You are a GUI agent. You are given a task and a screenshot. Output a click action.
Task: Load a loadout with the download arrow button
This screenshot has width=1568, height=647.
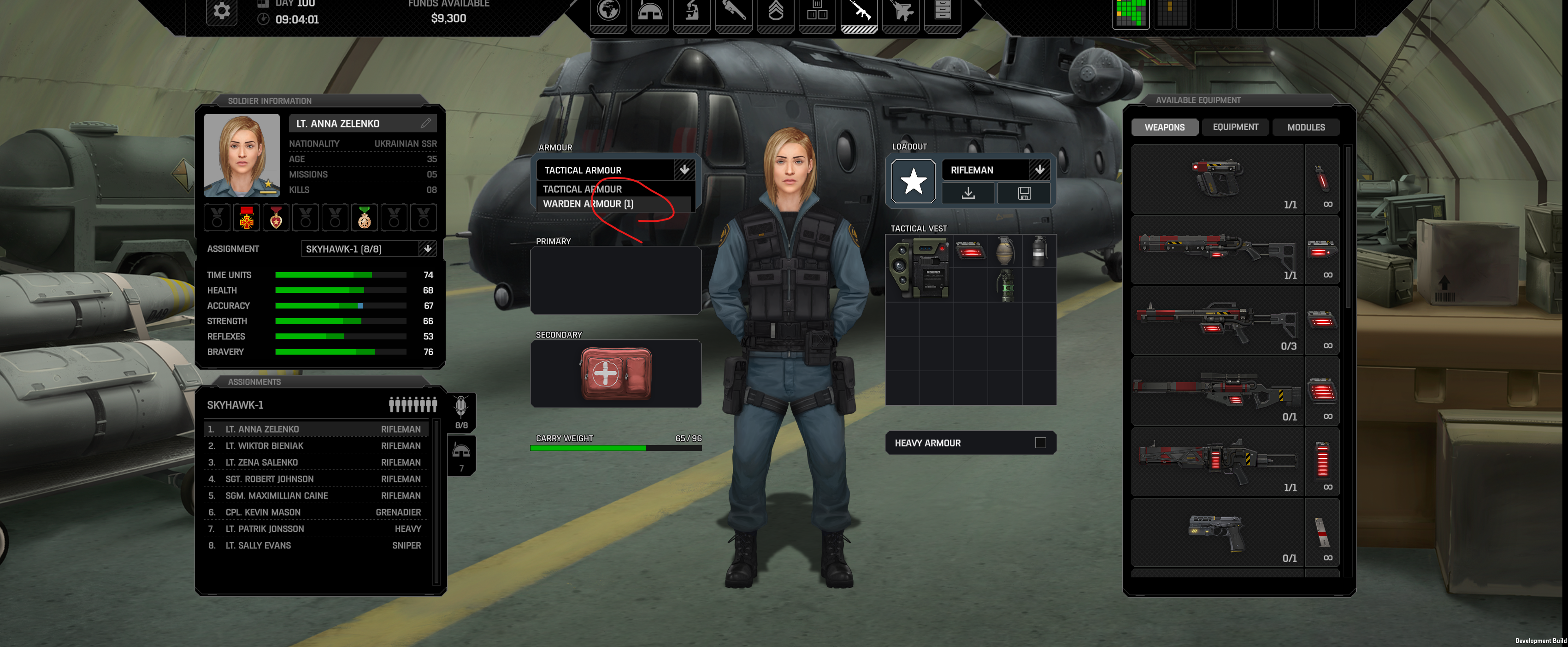pos(968,194)
